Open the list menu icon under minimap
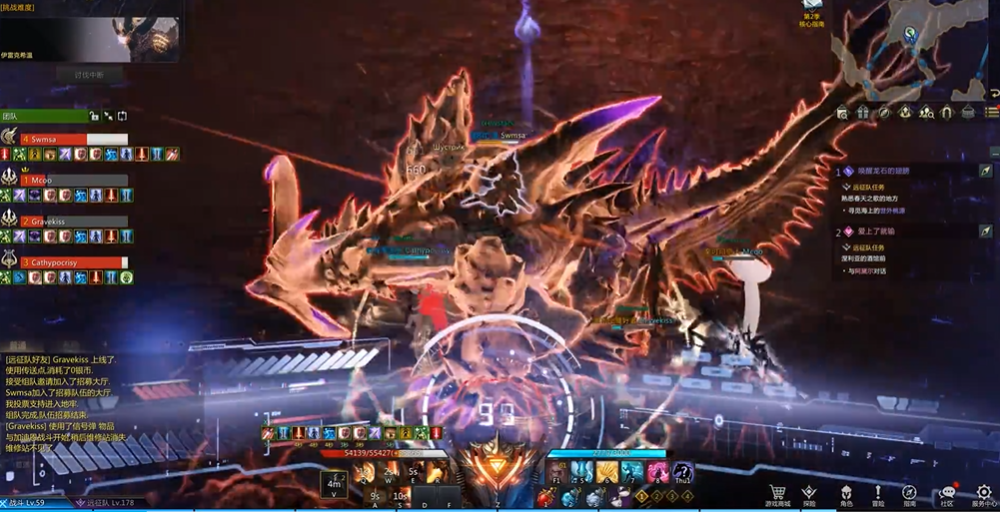The width and height of the screenshot is (1000, 512). 992,113
